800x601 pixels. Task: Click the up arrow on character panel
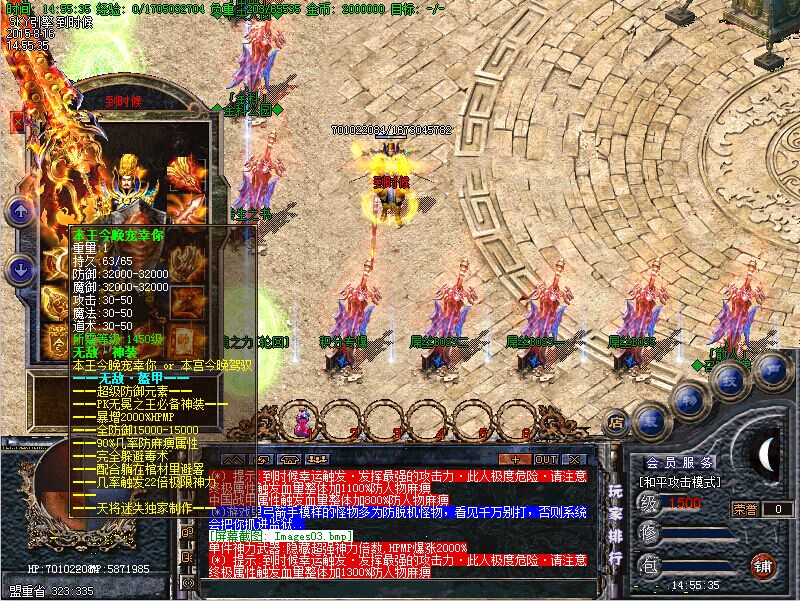tap(19, 211)
